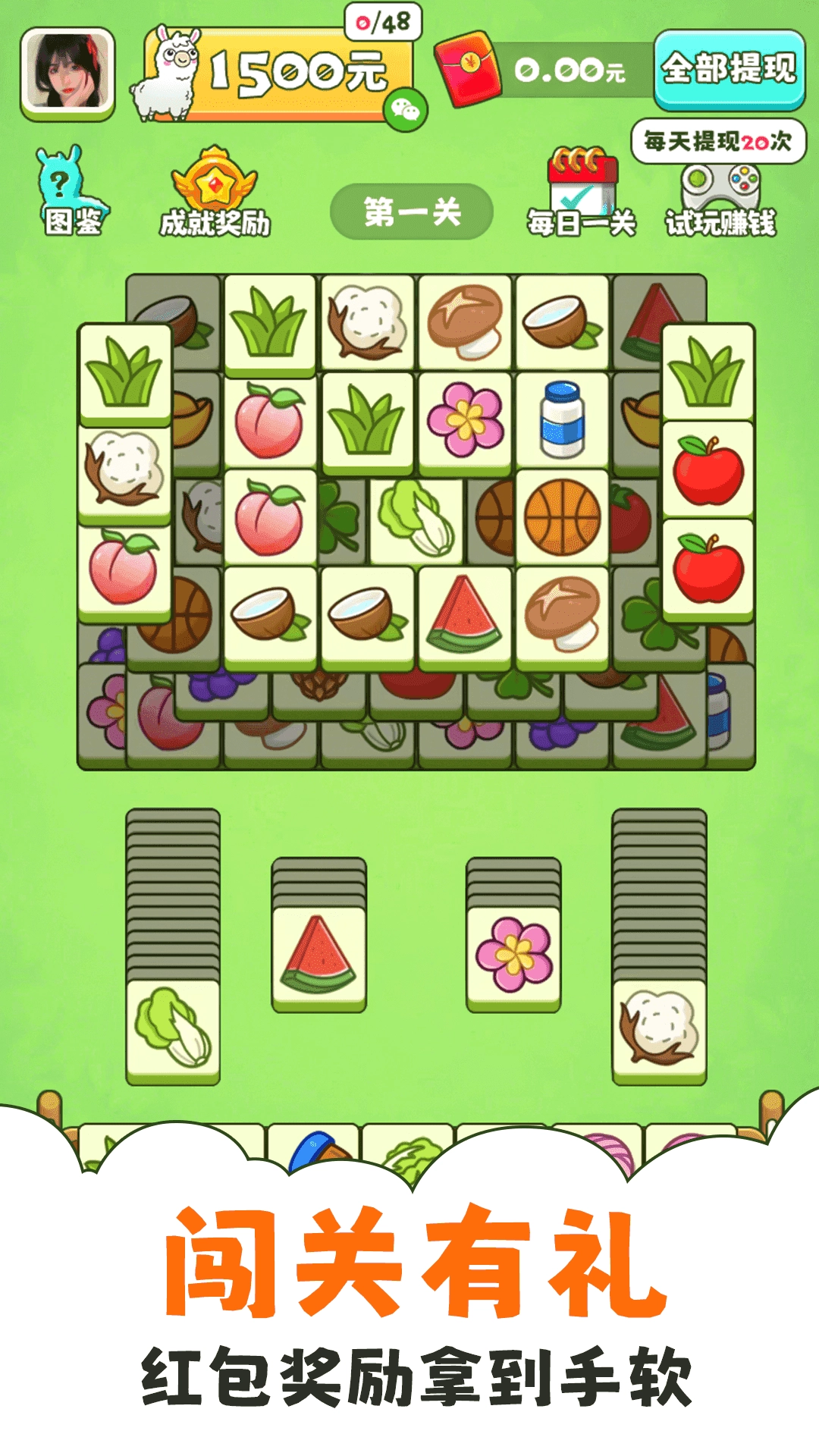This screenshot has width=819, height=1456.
Task: Take the cabbage tile from the tall stack
Action: pos(173,1030)
